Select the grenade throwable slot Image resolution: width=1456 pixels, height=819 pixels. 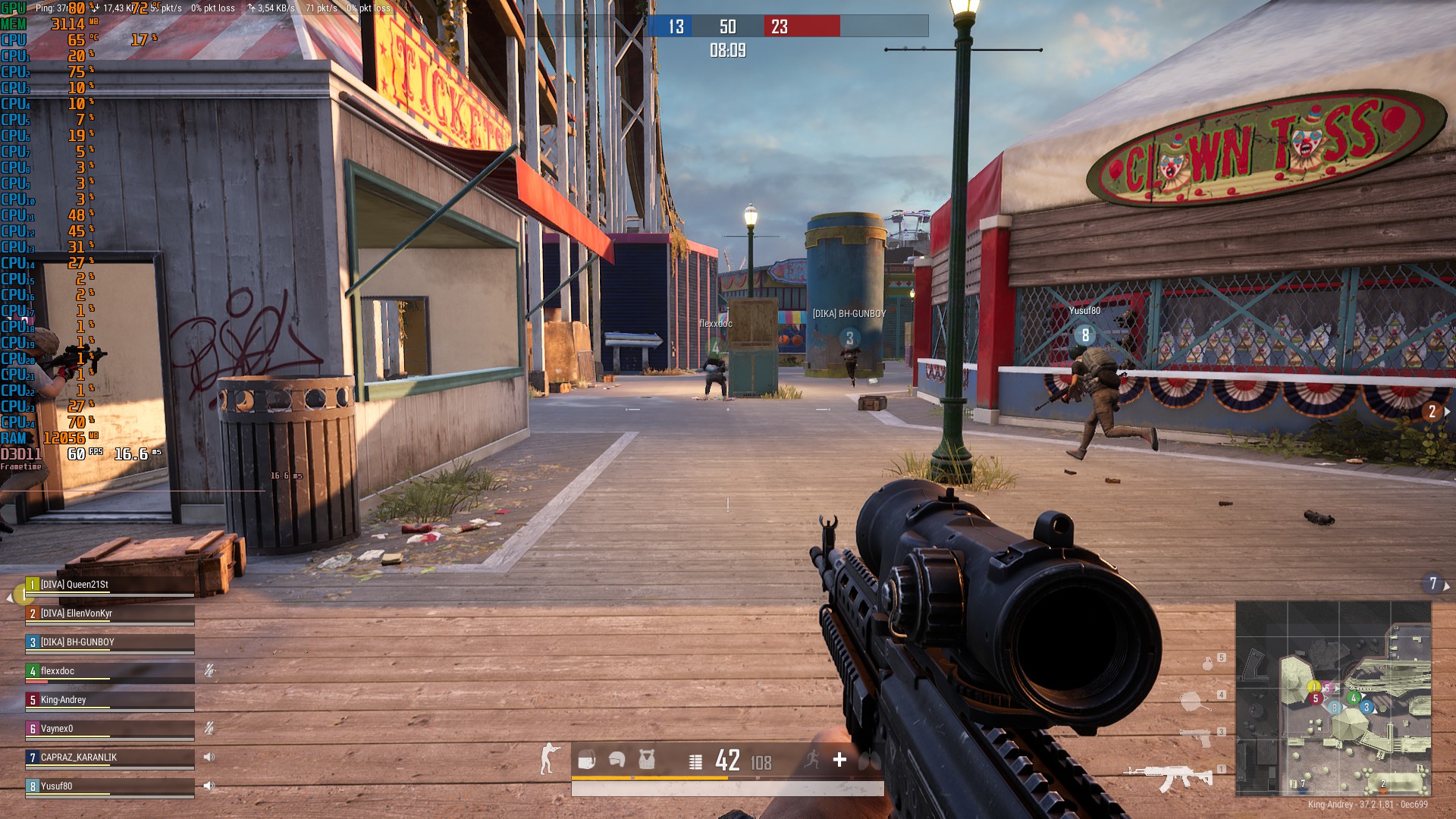point(1207,664)
